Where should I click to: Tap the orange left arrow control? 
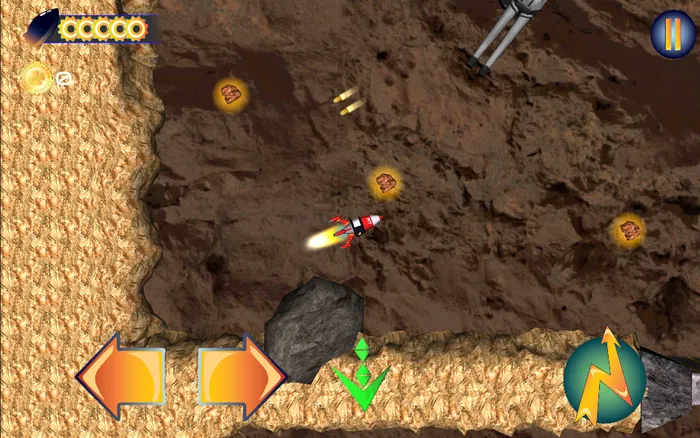[x=121, y=378]
